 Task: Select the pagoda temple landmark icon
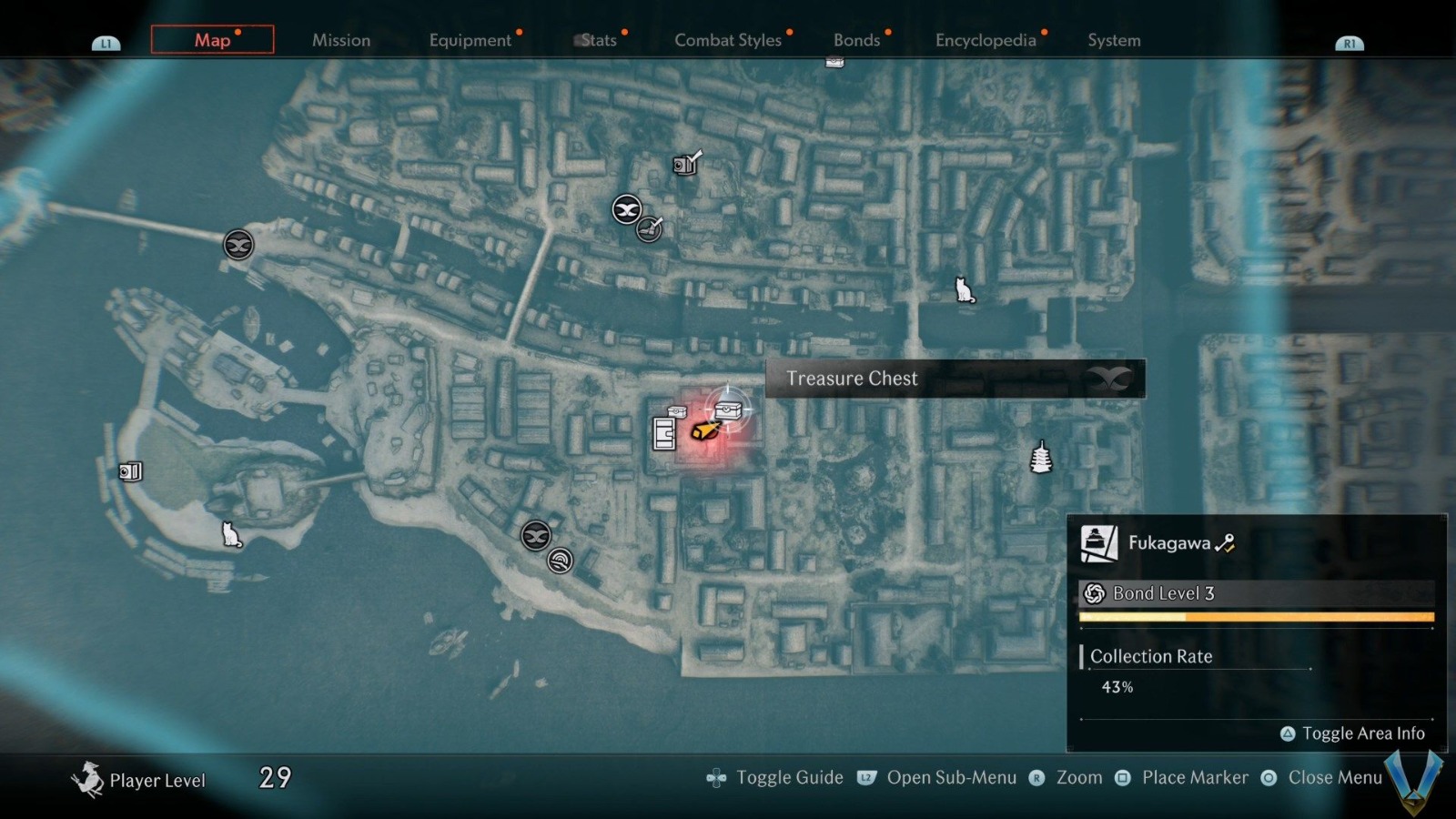[x=1040, y=458]
